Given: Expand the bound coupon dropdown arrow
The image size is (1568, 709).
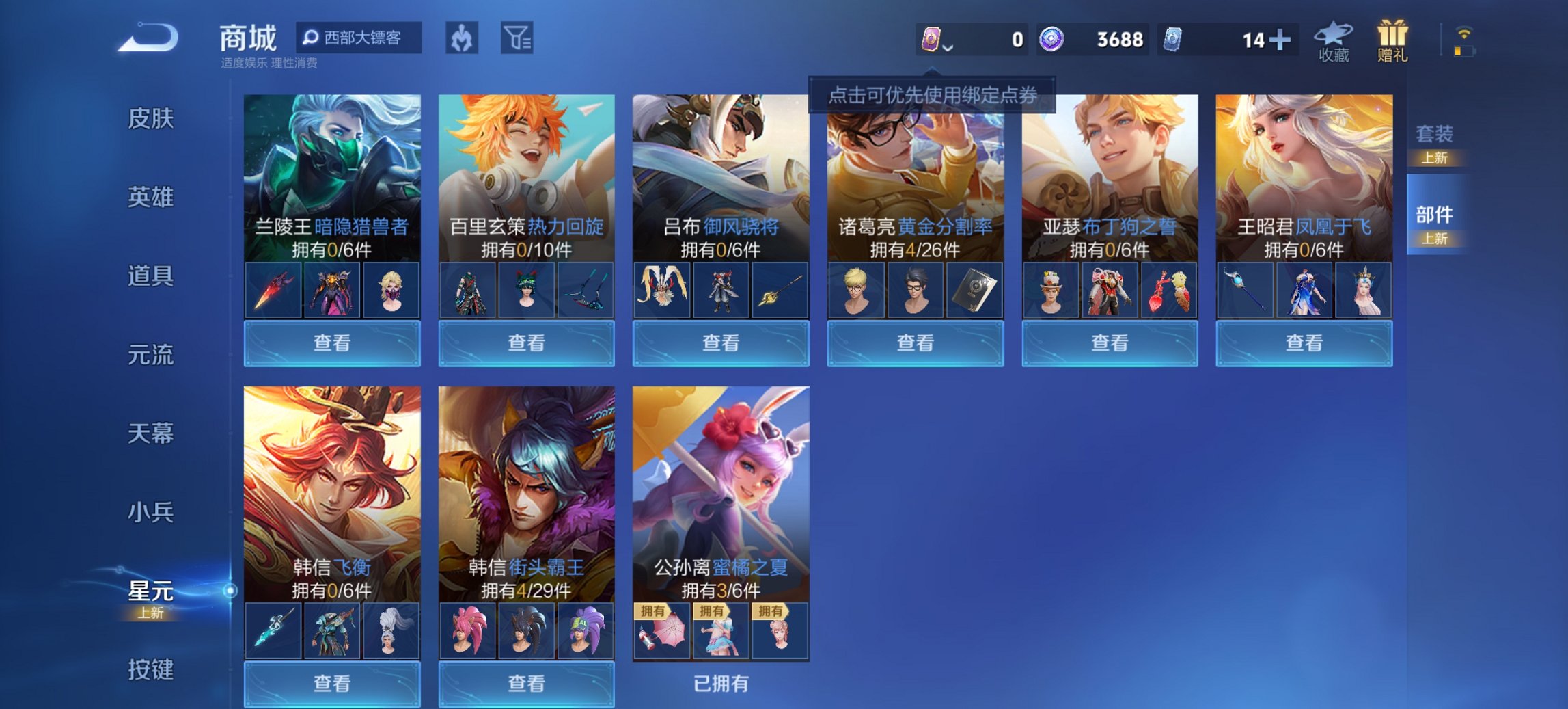Looking at the screenshot, I should click(x=948, y=47).
